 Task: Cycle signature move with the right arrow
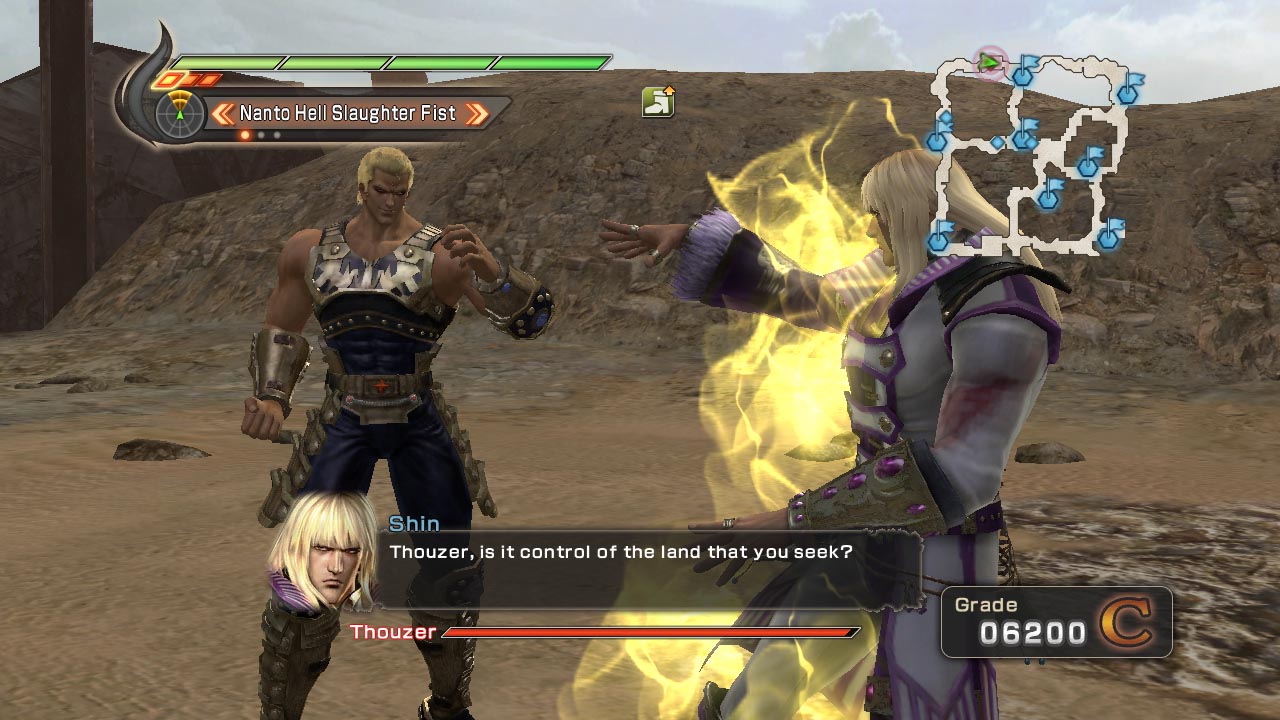click(477, 113)
